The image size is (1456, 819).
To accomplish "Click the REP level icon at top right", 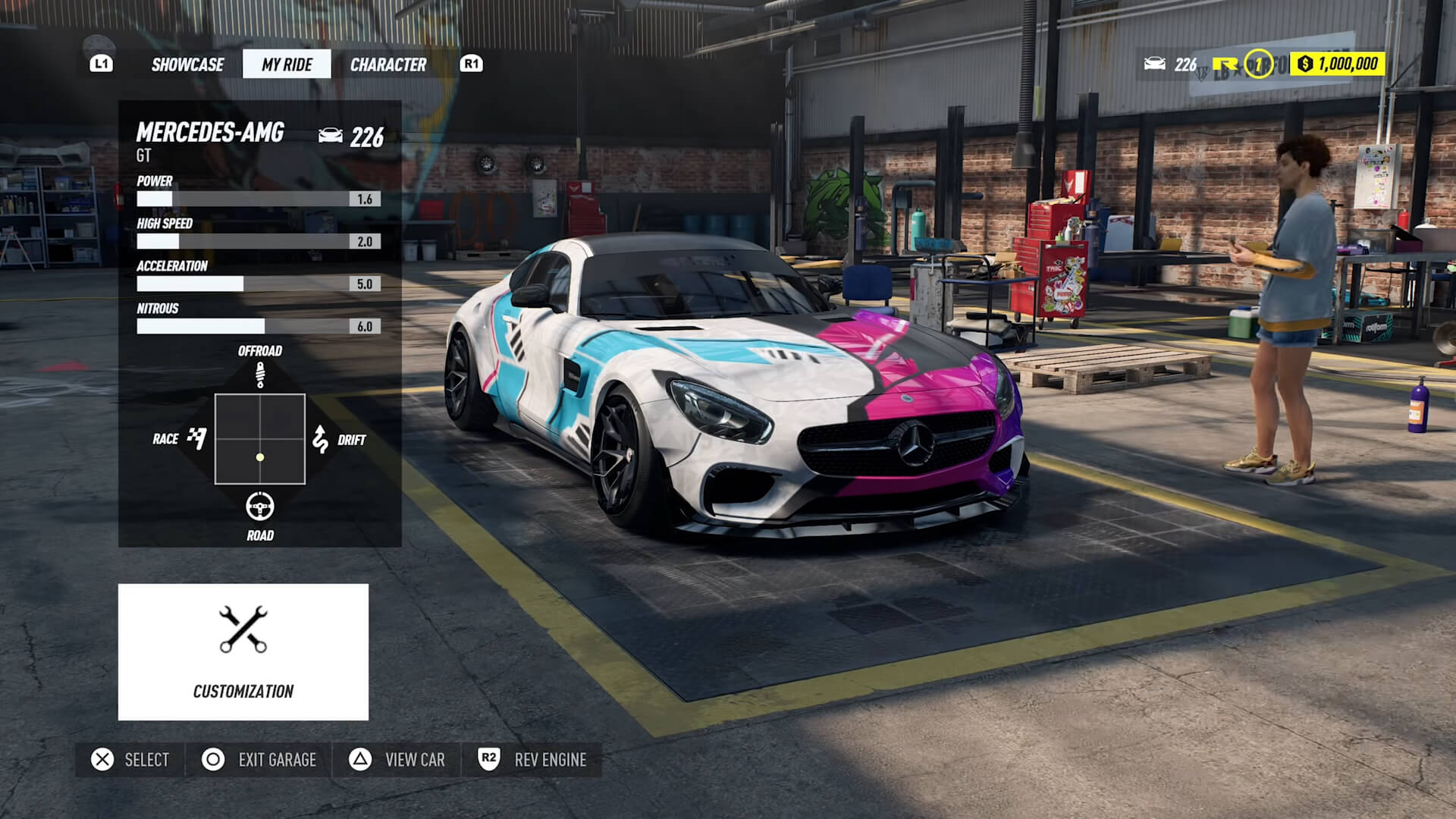I will click(1259, 63).
